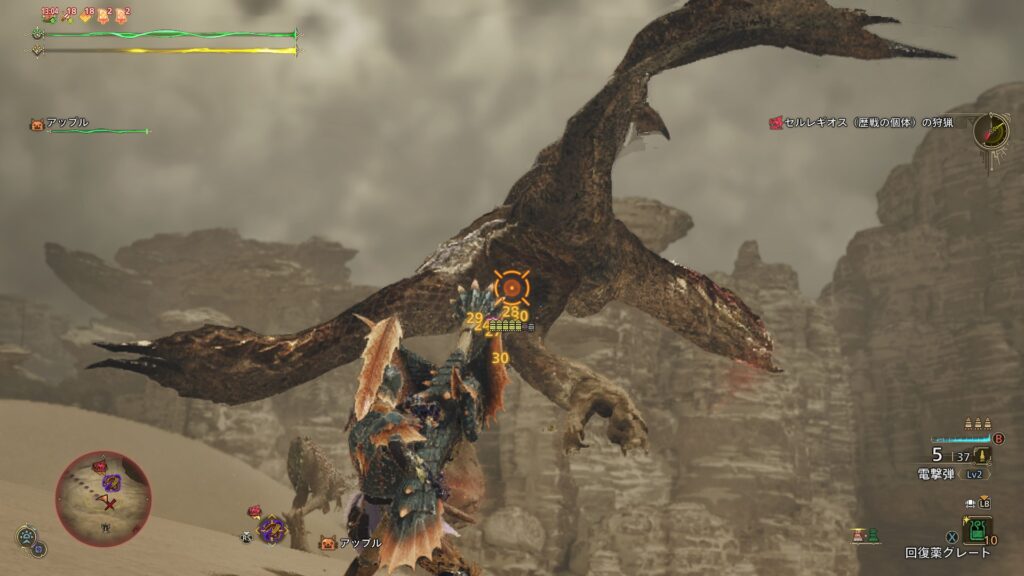Select the purple monster icon on minimap
Image resolution: width=1024 pixels, height=576 pixels.
110,482
